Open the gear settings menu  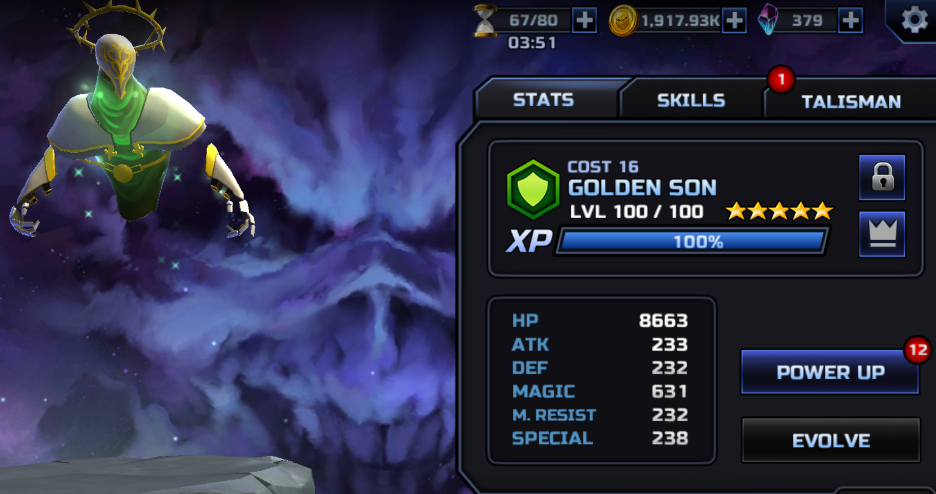912,20
